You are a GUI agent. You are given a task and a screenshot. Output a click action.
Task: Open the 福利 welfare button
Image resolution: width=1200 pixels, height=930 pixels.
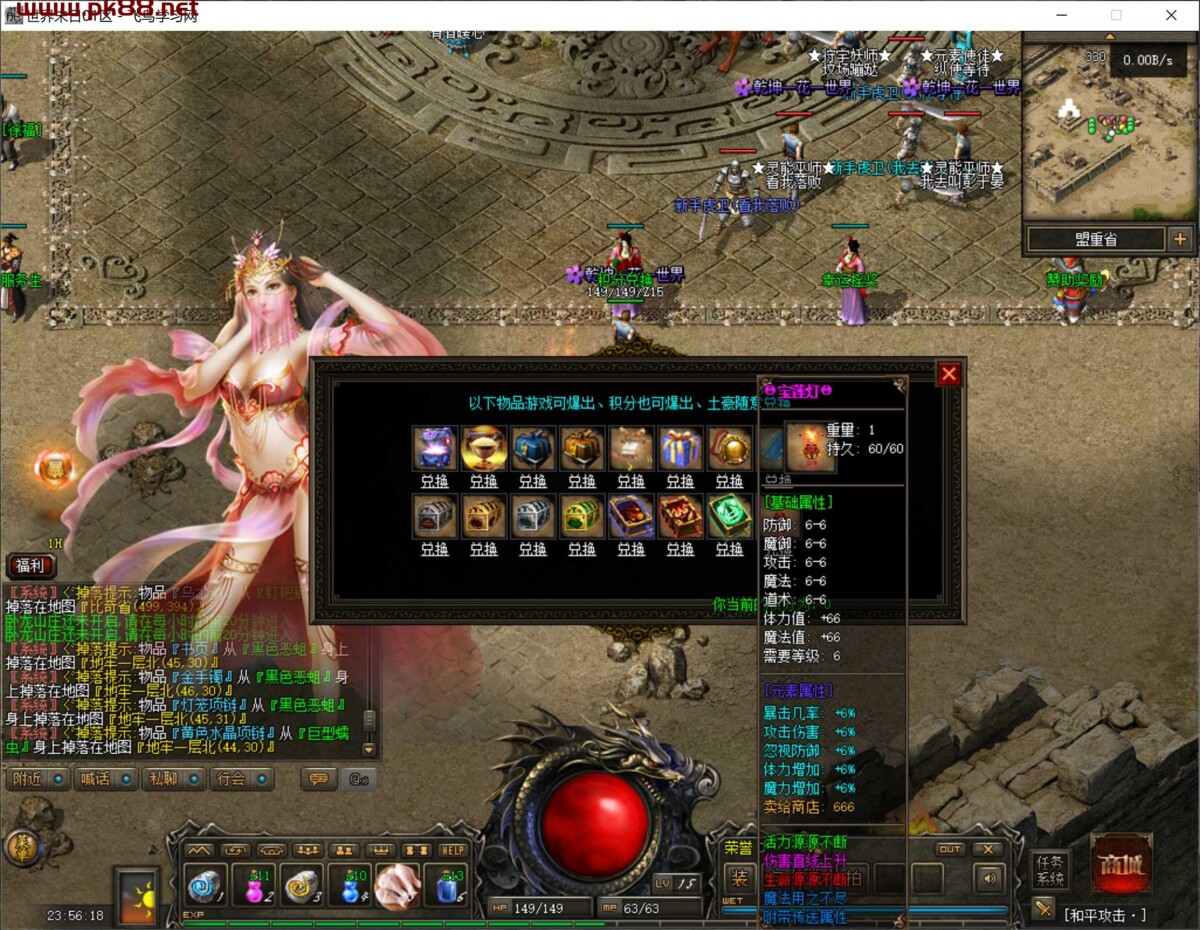[x=31, y=564]
